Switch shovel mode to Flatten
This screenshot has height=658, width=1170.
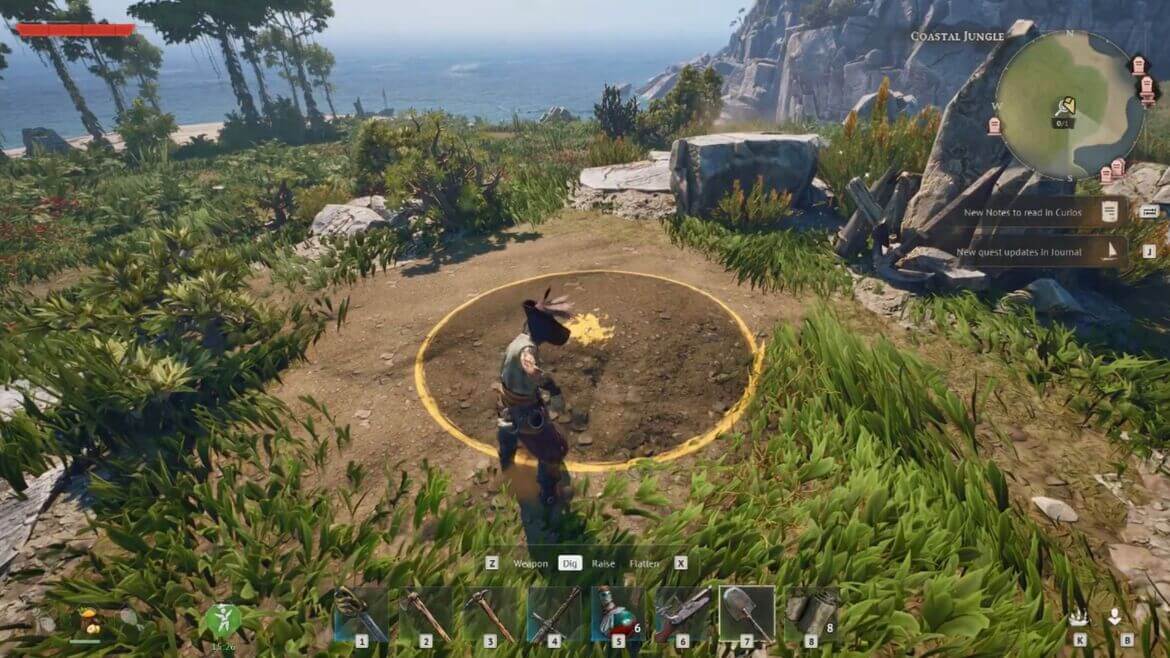[x=644, y=563]
